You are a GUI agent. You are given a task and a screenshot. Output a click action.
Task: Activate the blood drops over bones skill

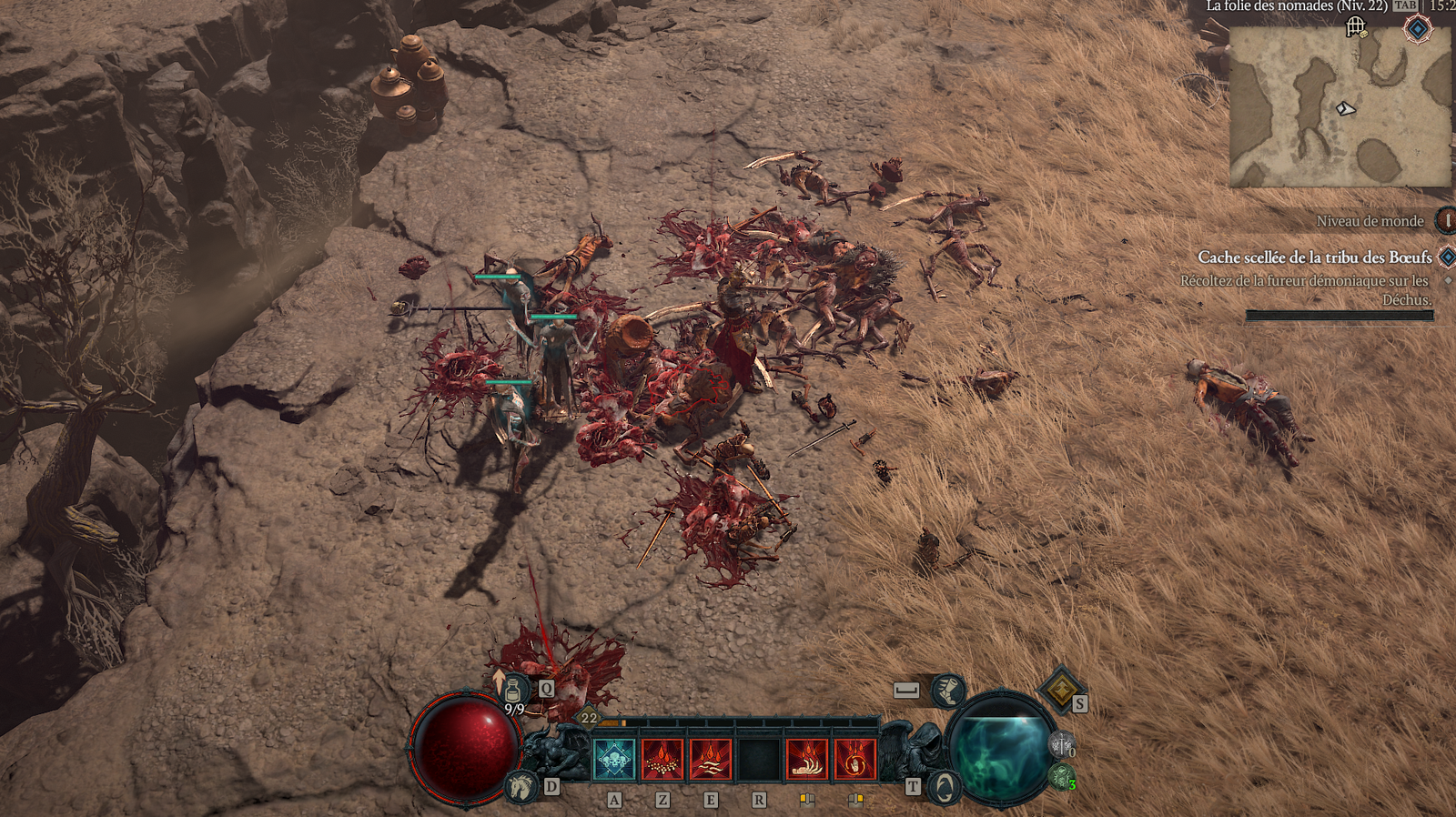point(662,760)
